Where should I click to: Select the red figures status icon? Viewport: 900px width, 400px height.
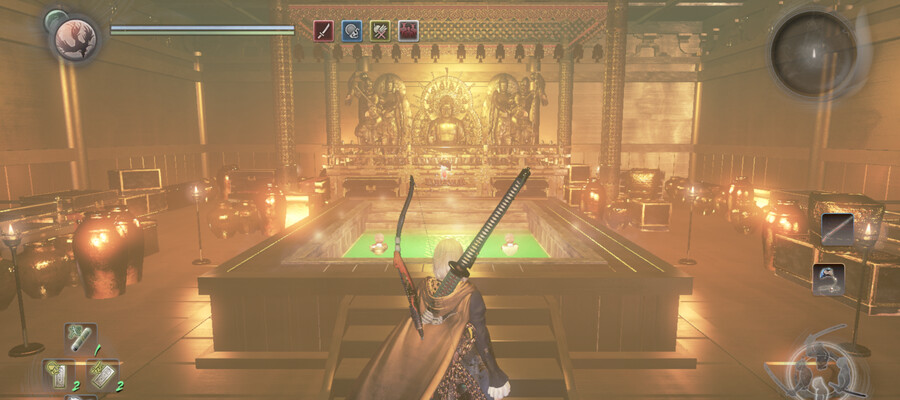click(x=408, y=30)
